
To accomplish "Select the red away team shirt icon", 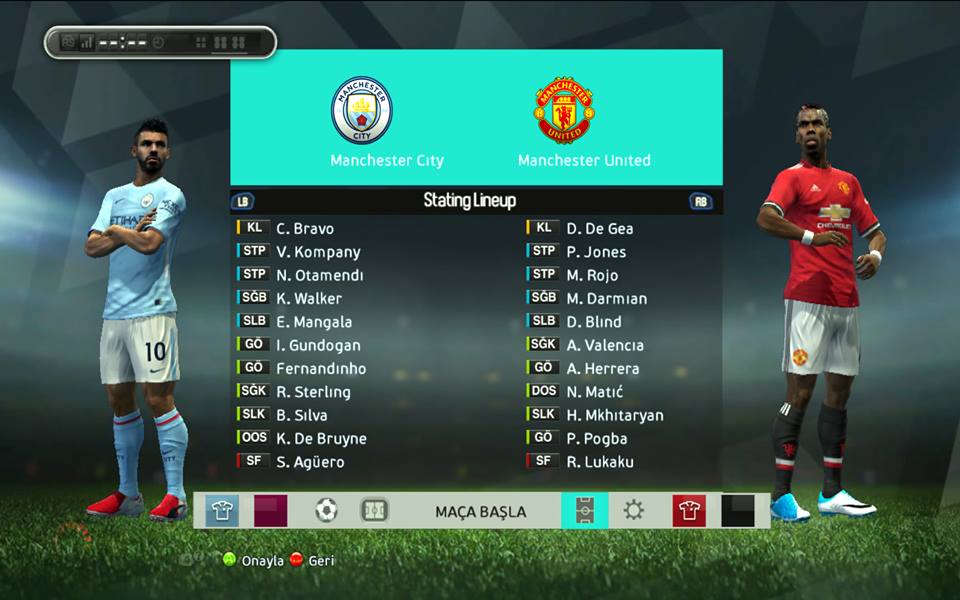I will coord(688,511).
